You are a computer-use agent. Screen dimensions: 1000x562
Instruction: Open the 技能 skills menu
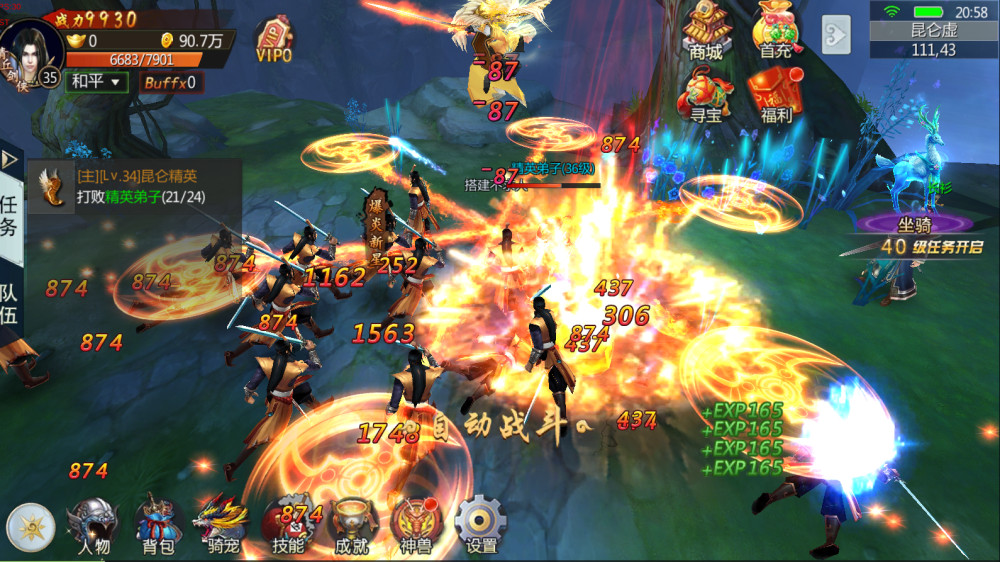point(288,524)
